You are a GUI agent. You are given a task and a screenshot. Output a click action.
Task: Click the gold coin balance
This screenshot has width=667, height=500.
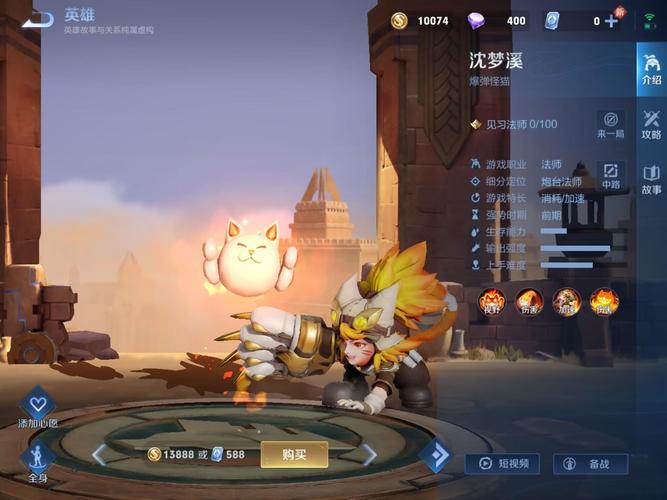point(420,20)
